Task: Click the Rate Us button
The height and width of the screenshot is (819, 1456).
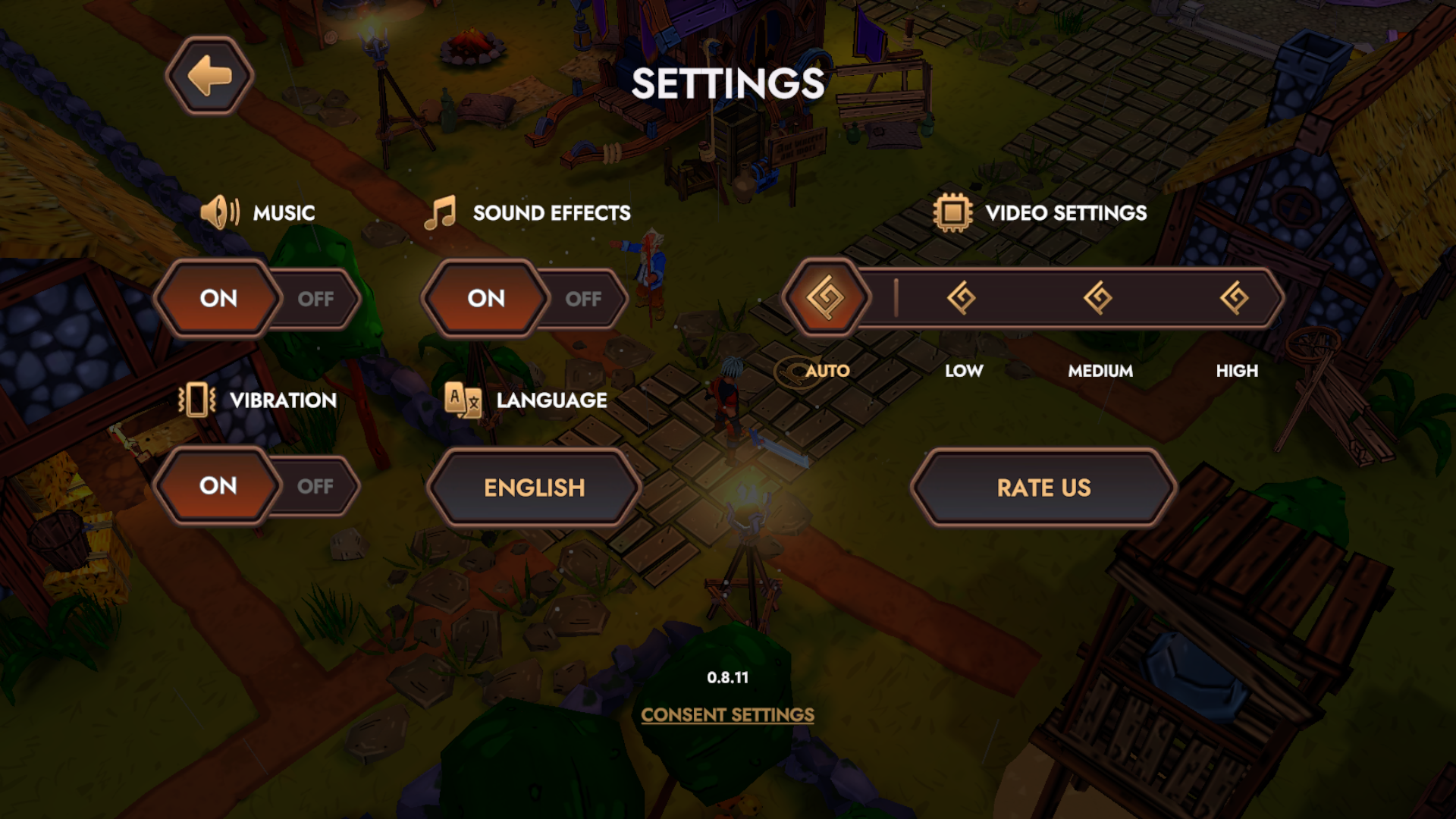Action: pos(1043,488)
